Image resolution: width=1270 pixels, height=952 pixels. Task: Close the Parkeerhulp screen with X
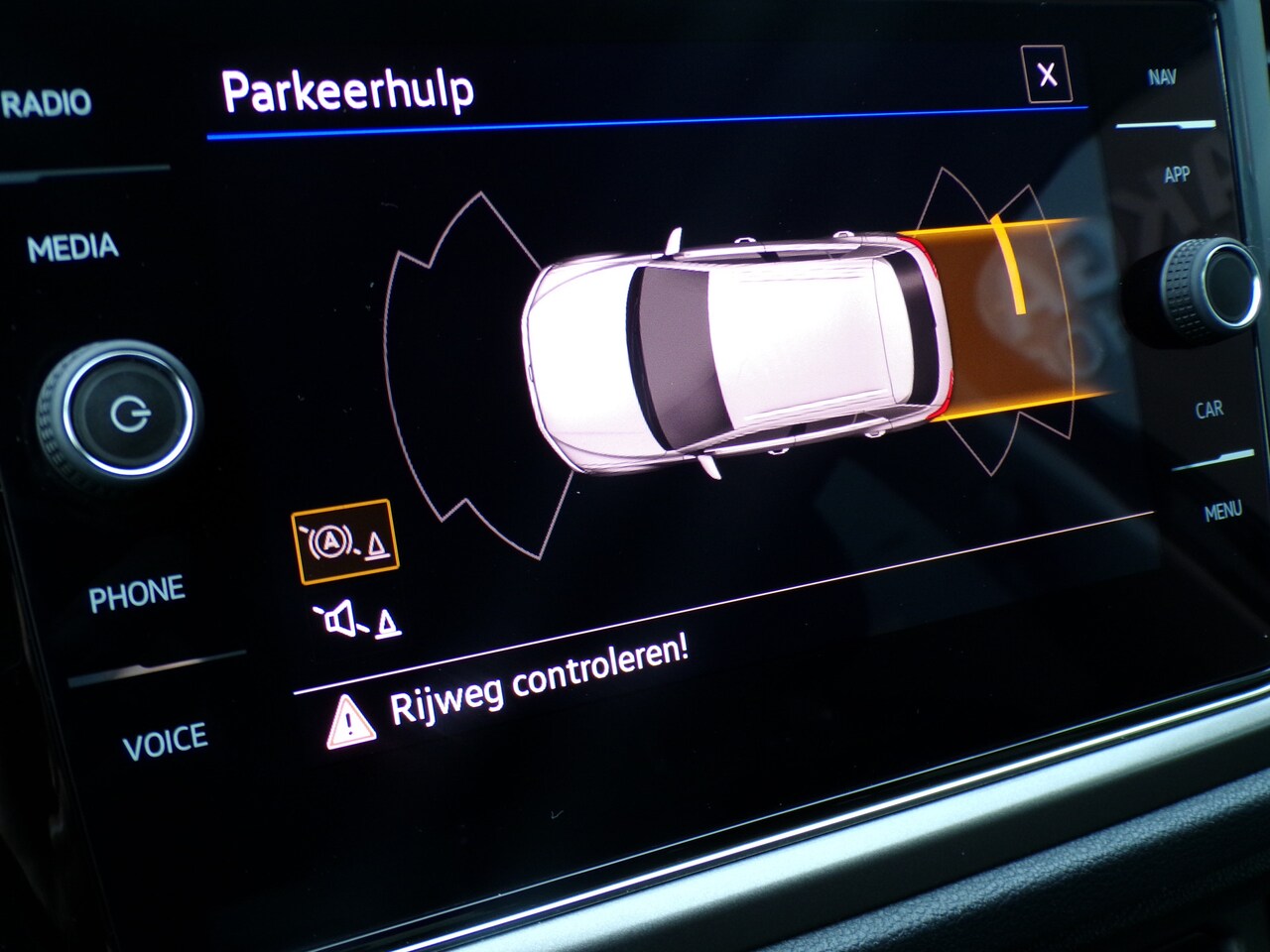pos(1046,74)
